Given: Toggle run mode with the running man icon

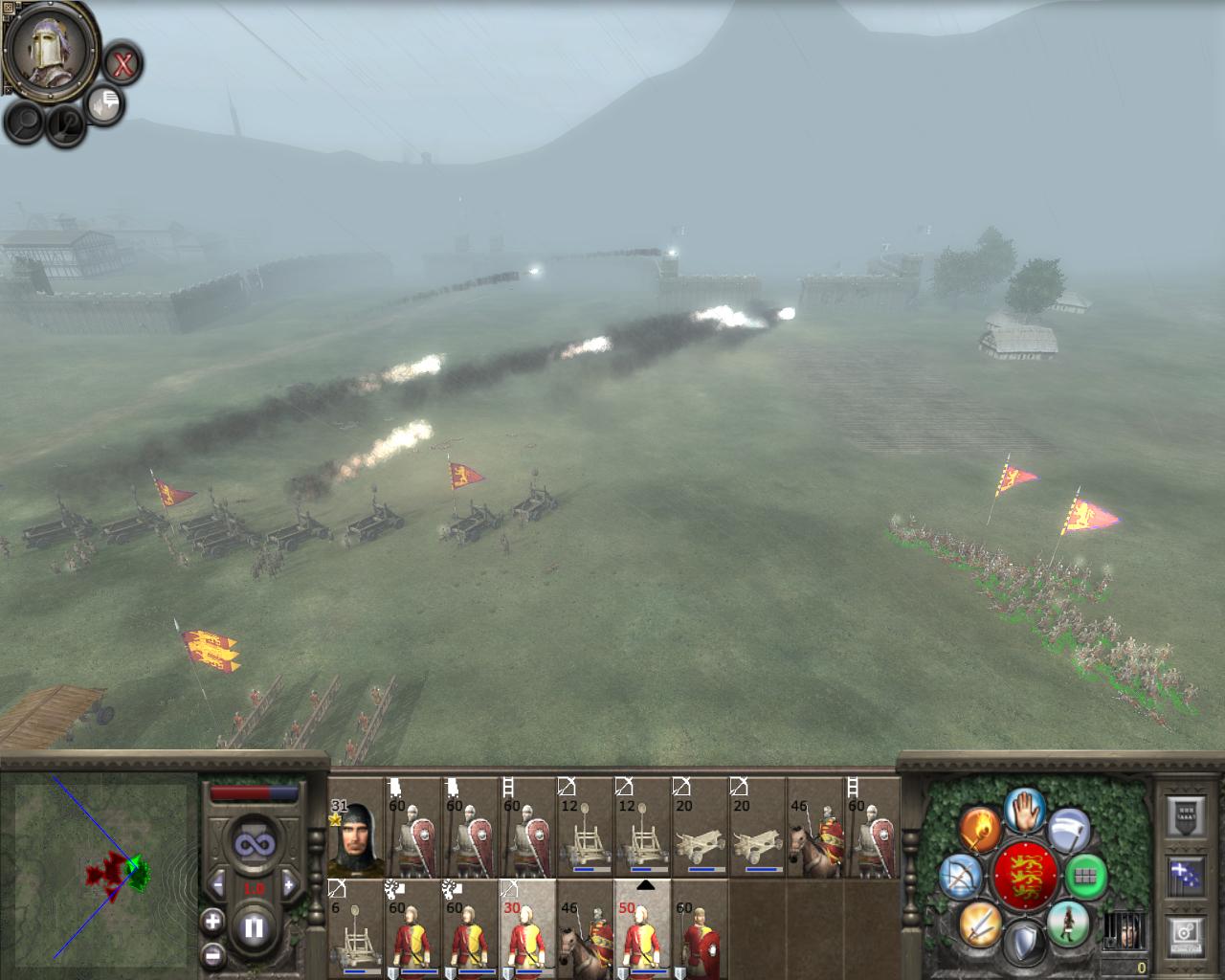Looking at the screenshot, I should [x=1068, y=923].
